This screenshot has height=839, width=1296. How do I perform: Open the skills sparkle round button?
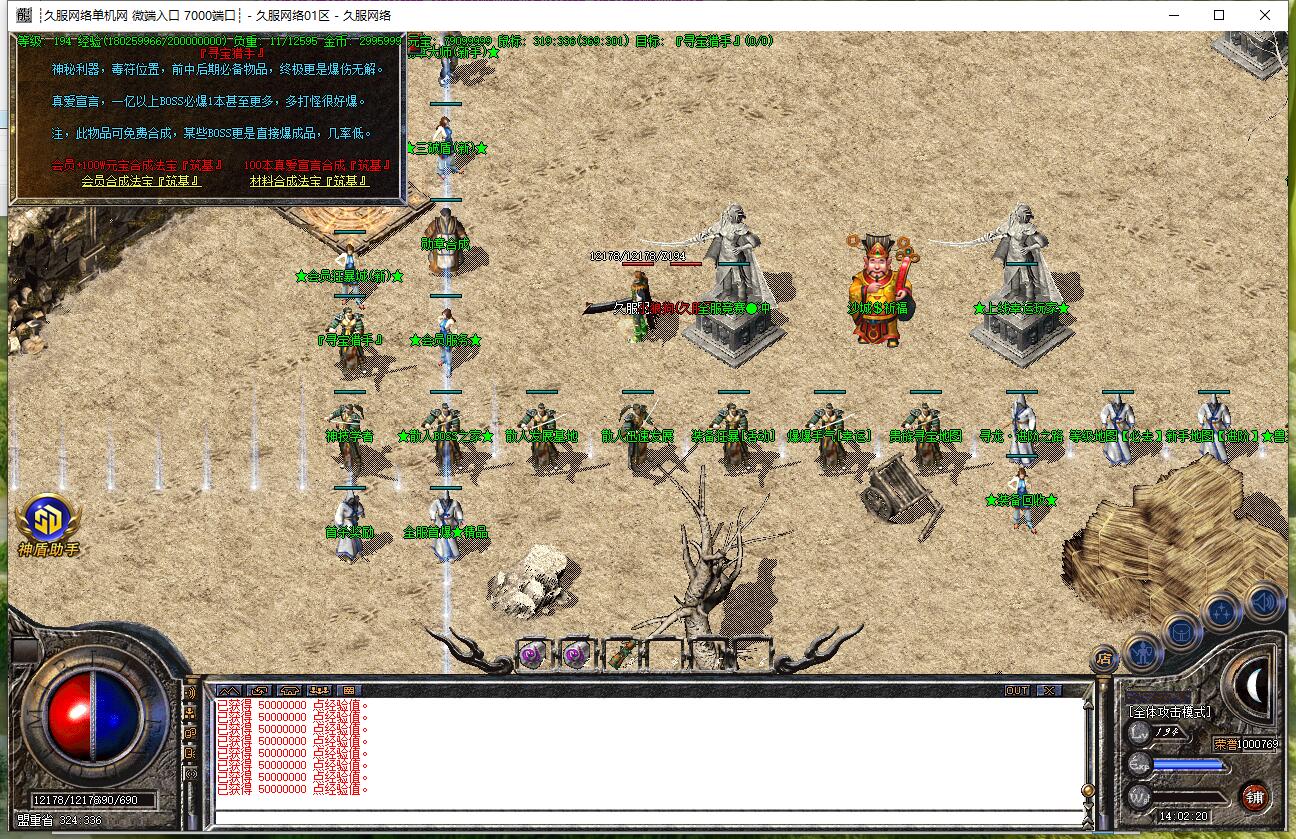click(1222, 611)
